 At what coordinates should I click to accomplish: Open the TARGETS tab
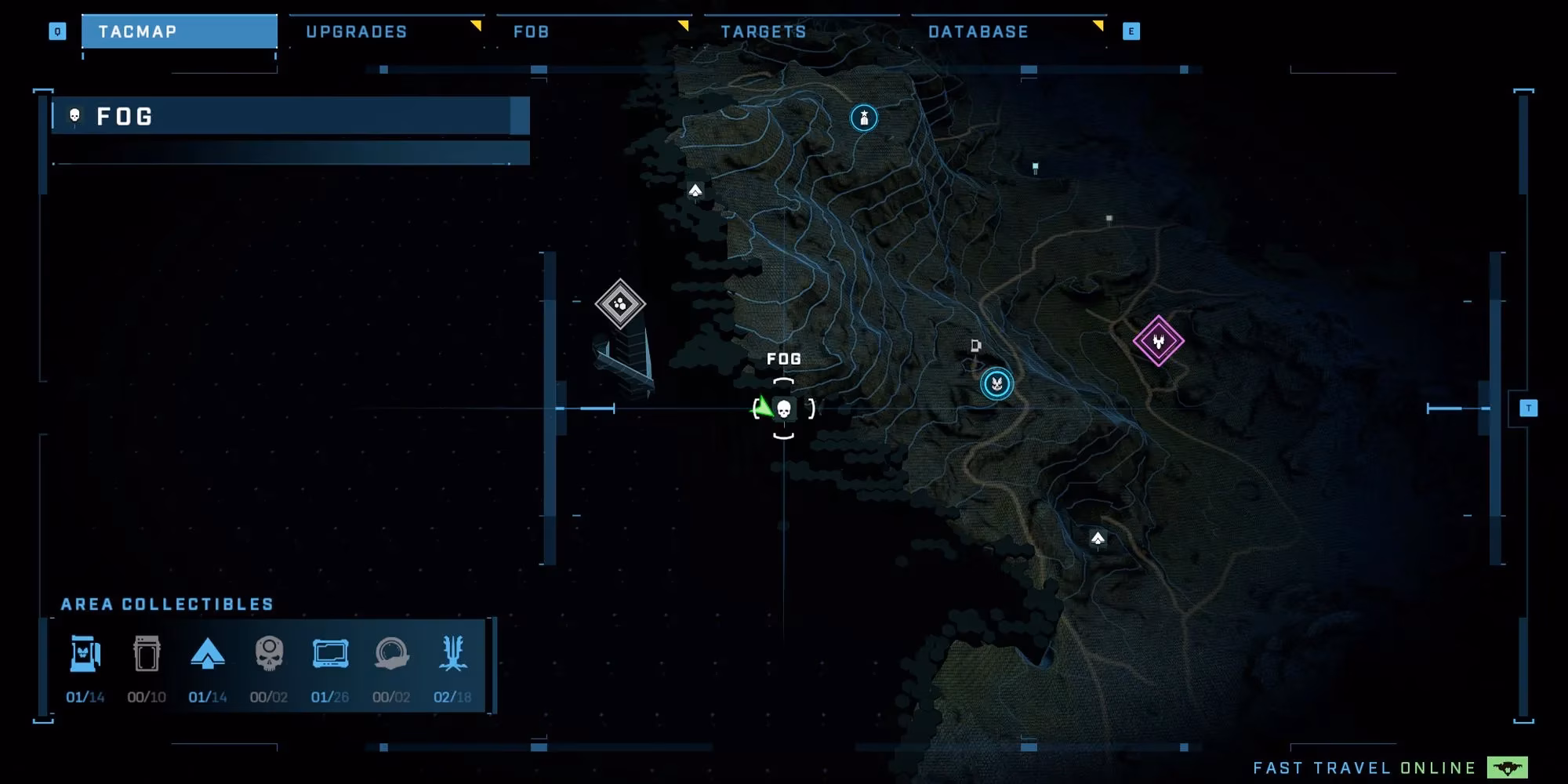coord(763,31)
